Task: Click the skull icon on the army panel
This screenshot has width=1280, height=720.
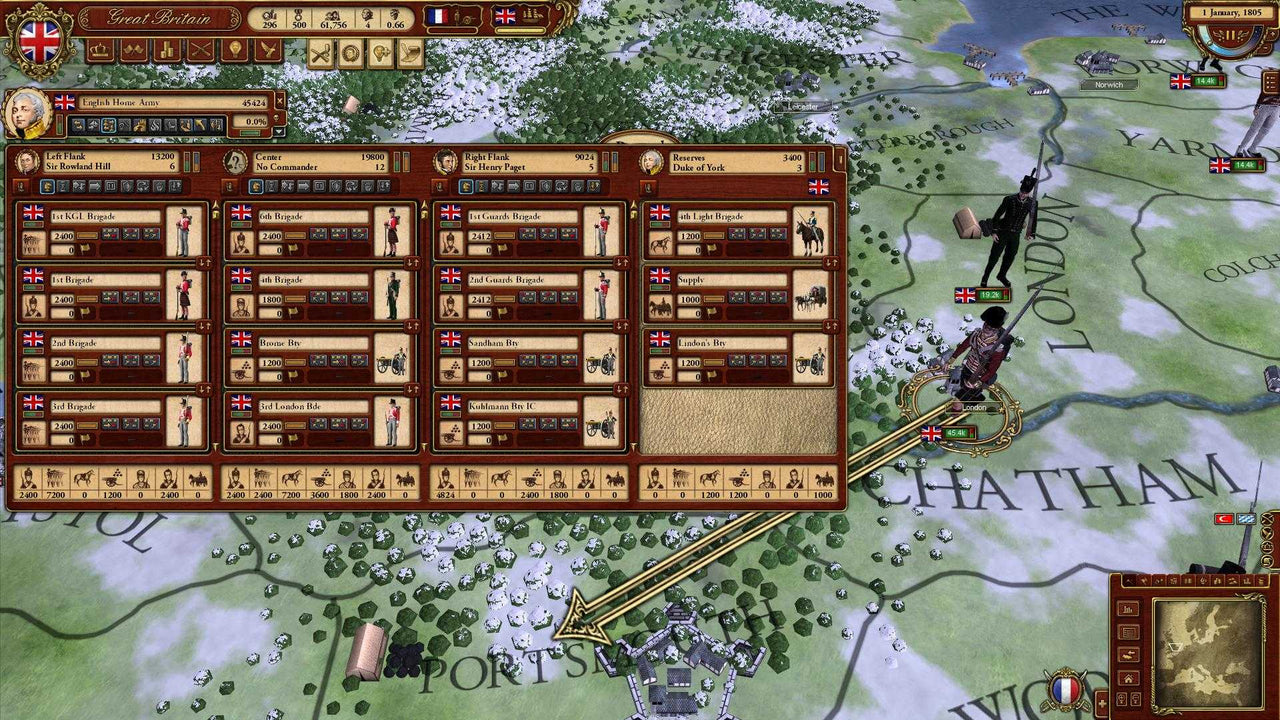Action: click(x=276, y=118)
